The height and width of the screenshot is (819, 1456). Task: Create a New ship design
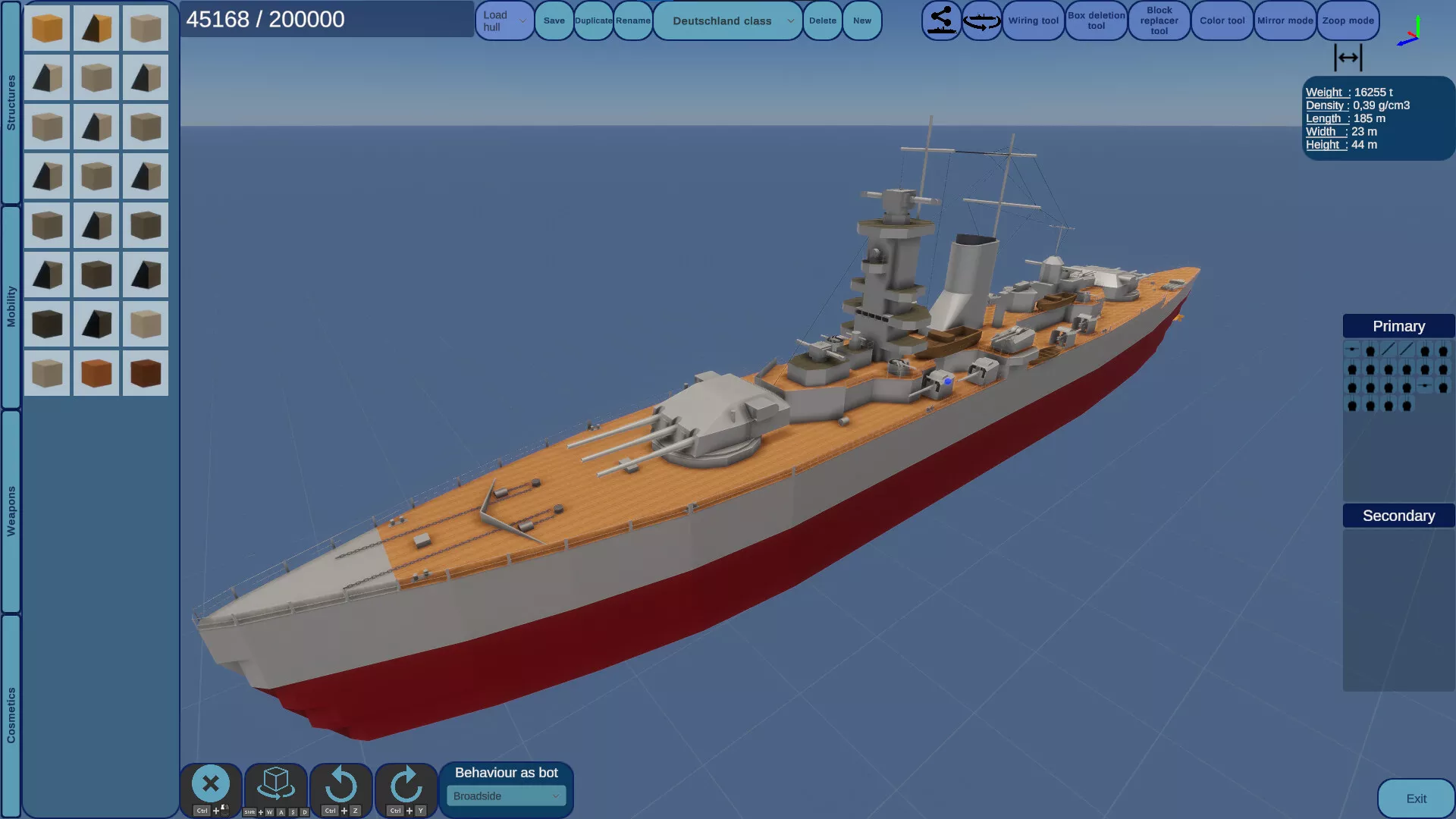pos(861,21)
